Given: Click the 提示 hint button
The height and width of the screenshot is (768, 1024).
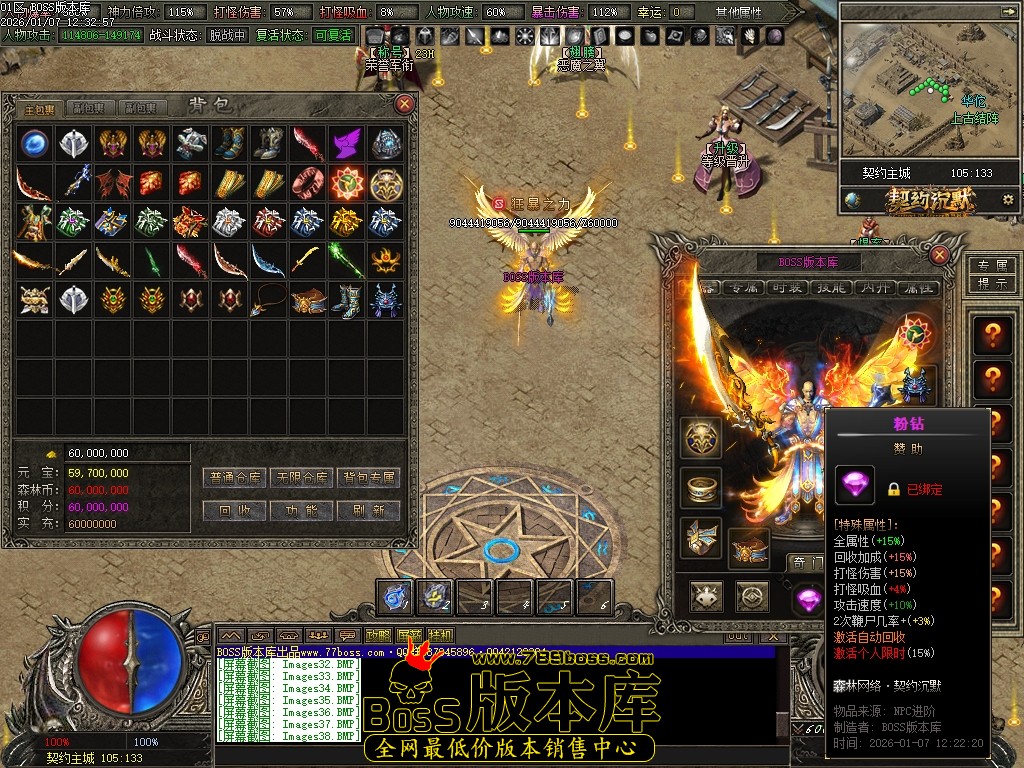Looking at the screenshot, I should click(x=991, y=283).
